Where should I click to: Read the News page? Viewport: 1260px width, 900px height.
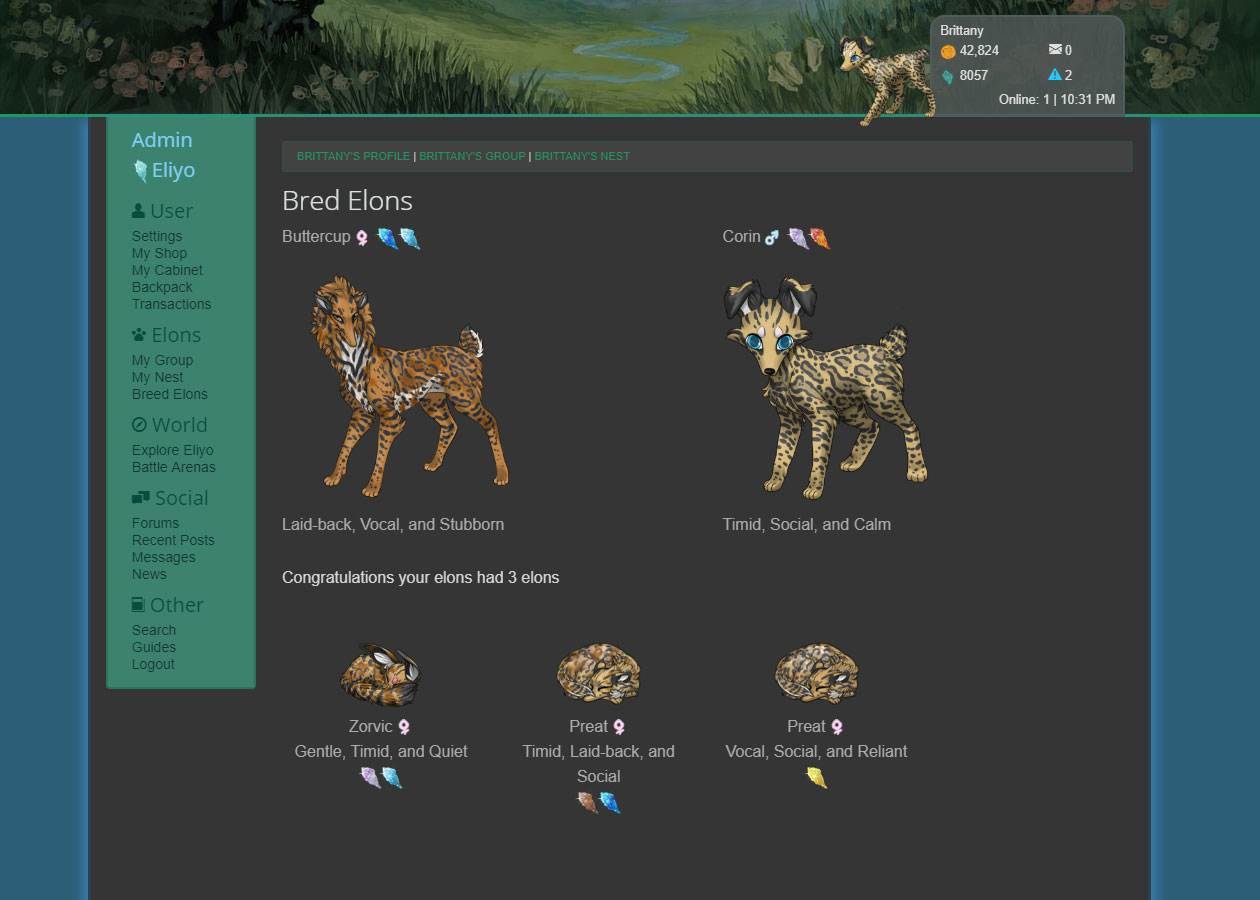pos(149,574)
